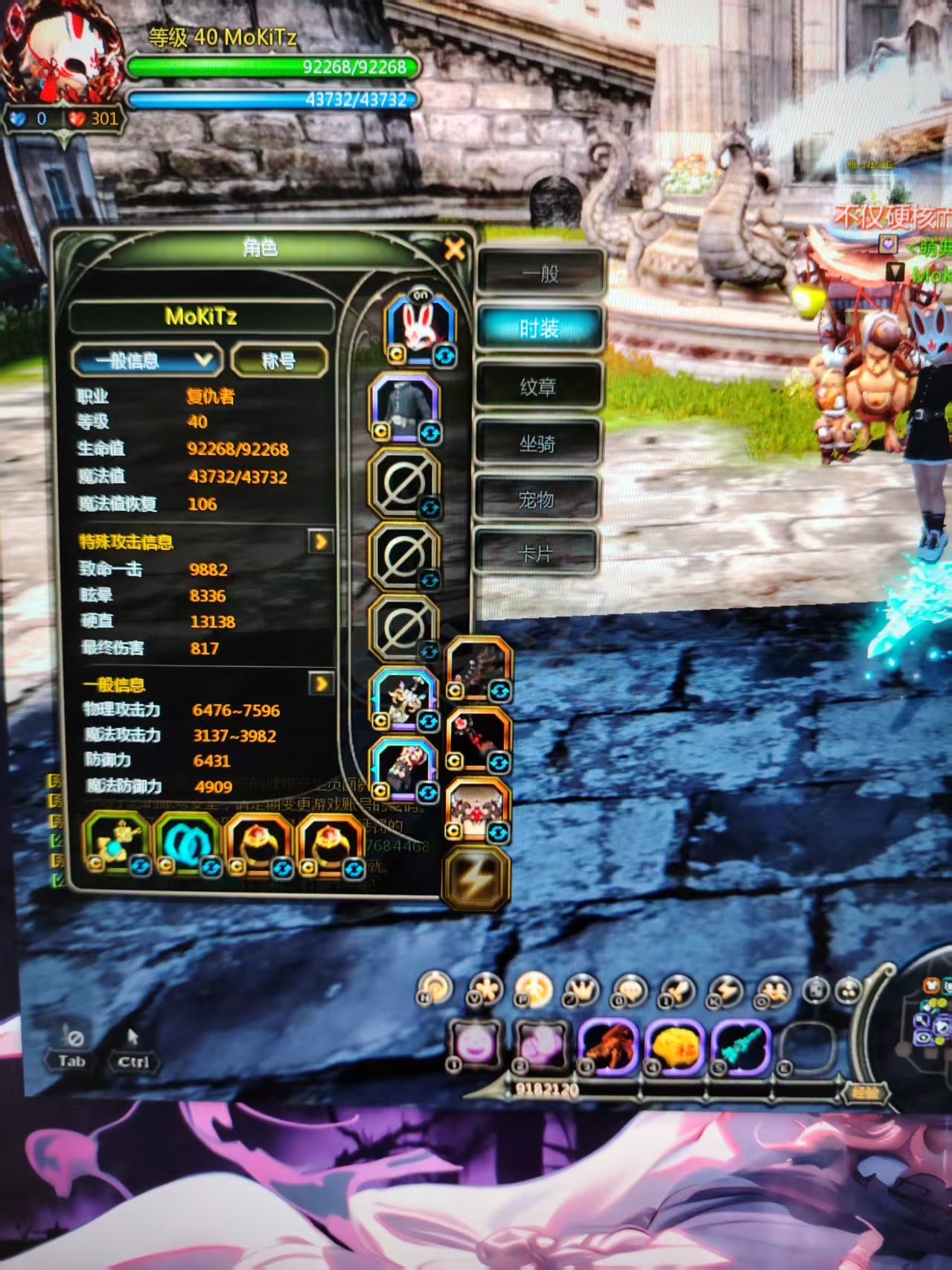Screen dimensions: 952x1270
Task: Switch to the 坐骑 mount tab
Action: click(x=537, y=444)
